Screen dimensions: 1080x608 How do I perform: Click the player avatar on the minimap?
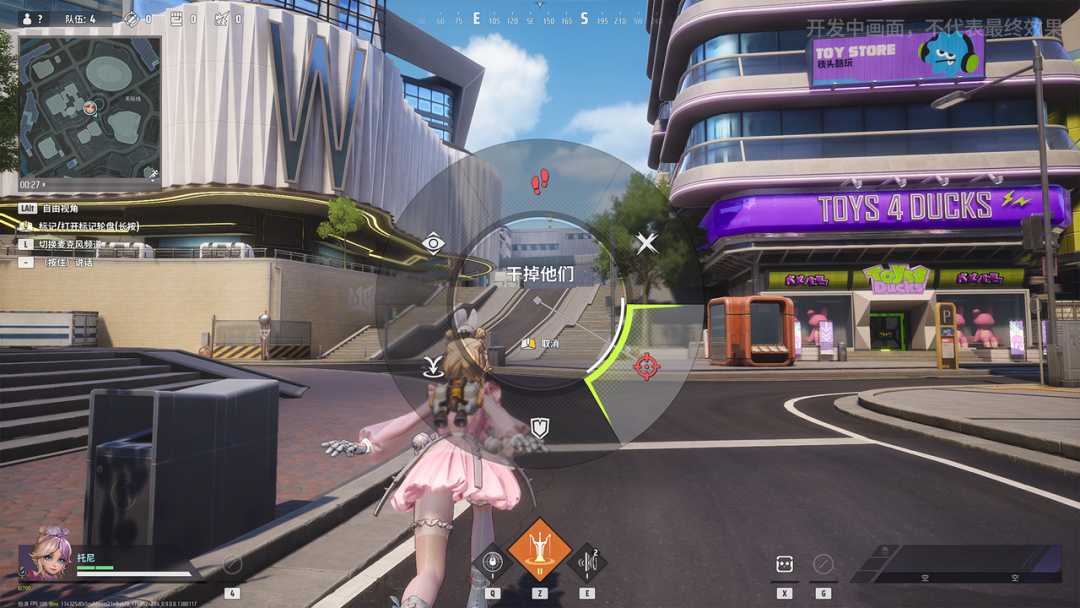[90, 106]
